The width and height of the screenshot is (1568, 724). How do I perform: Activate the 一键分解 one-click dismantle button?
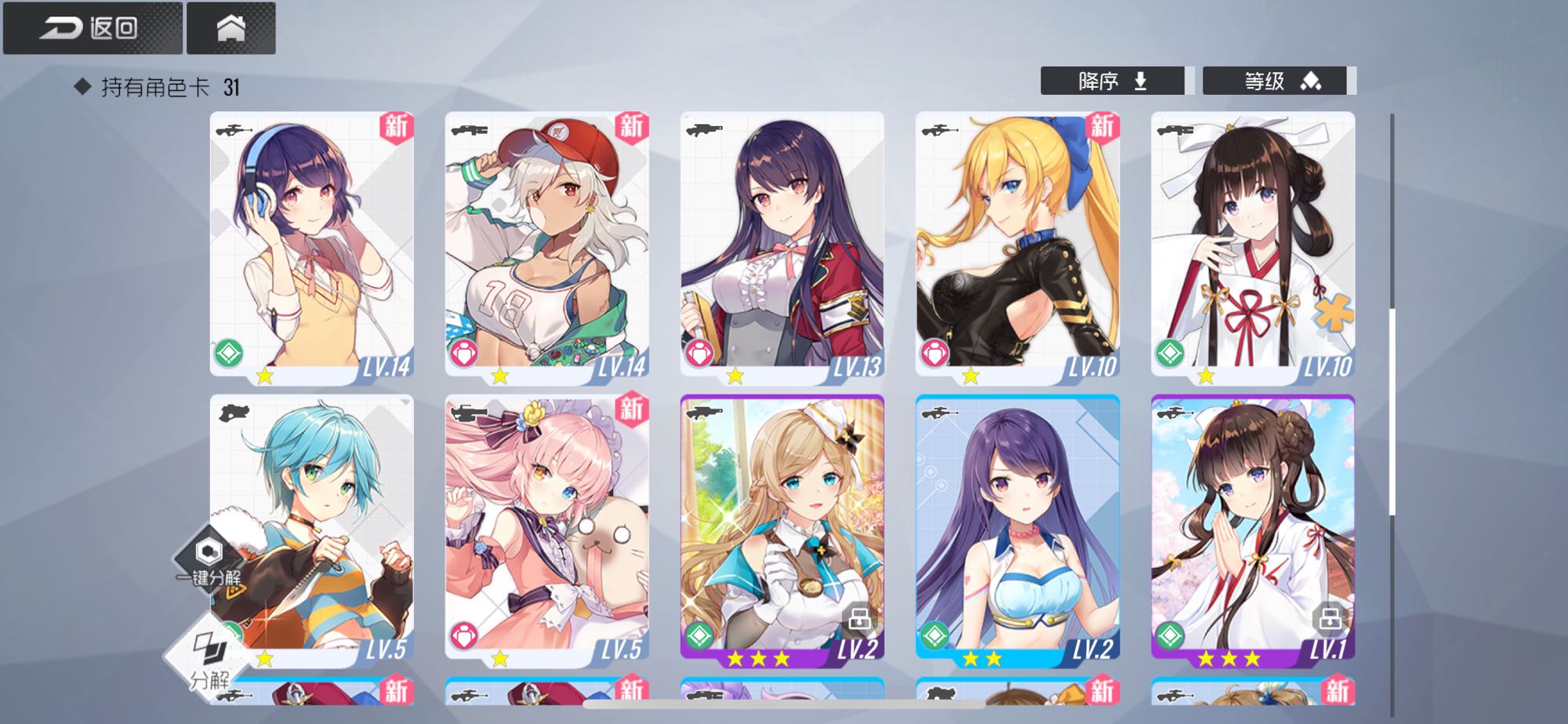209,560
